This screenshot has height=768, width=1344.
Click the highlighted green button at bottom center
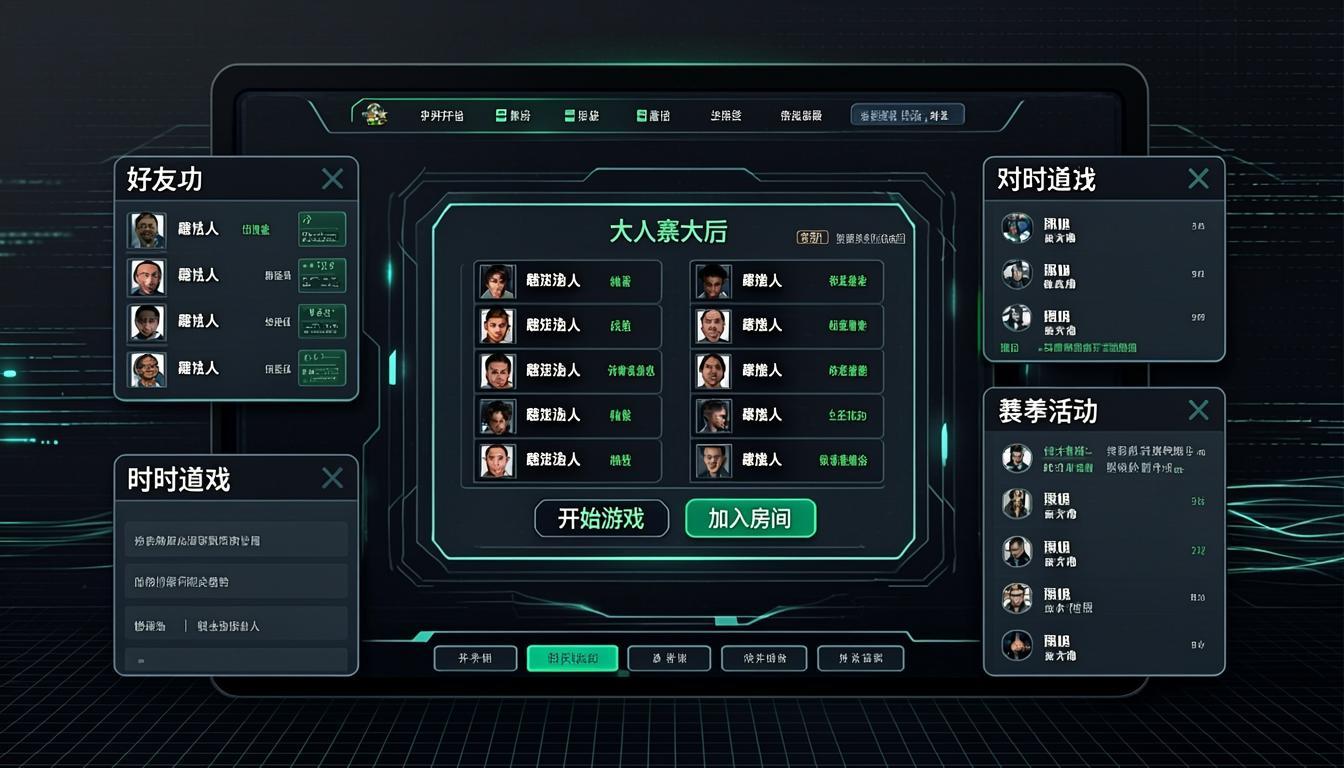click(571, 658)
